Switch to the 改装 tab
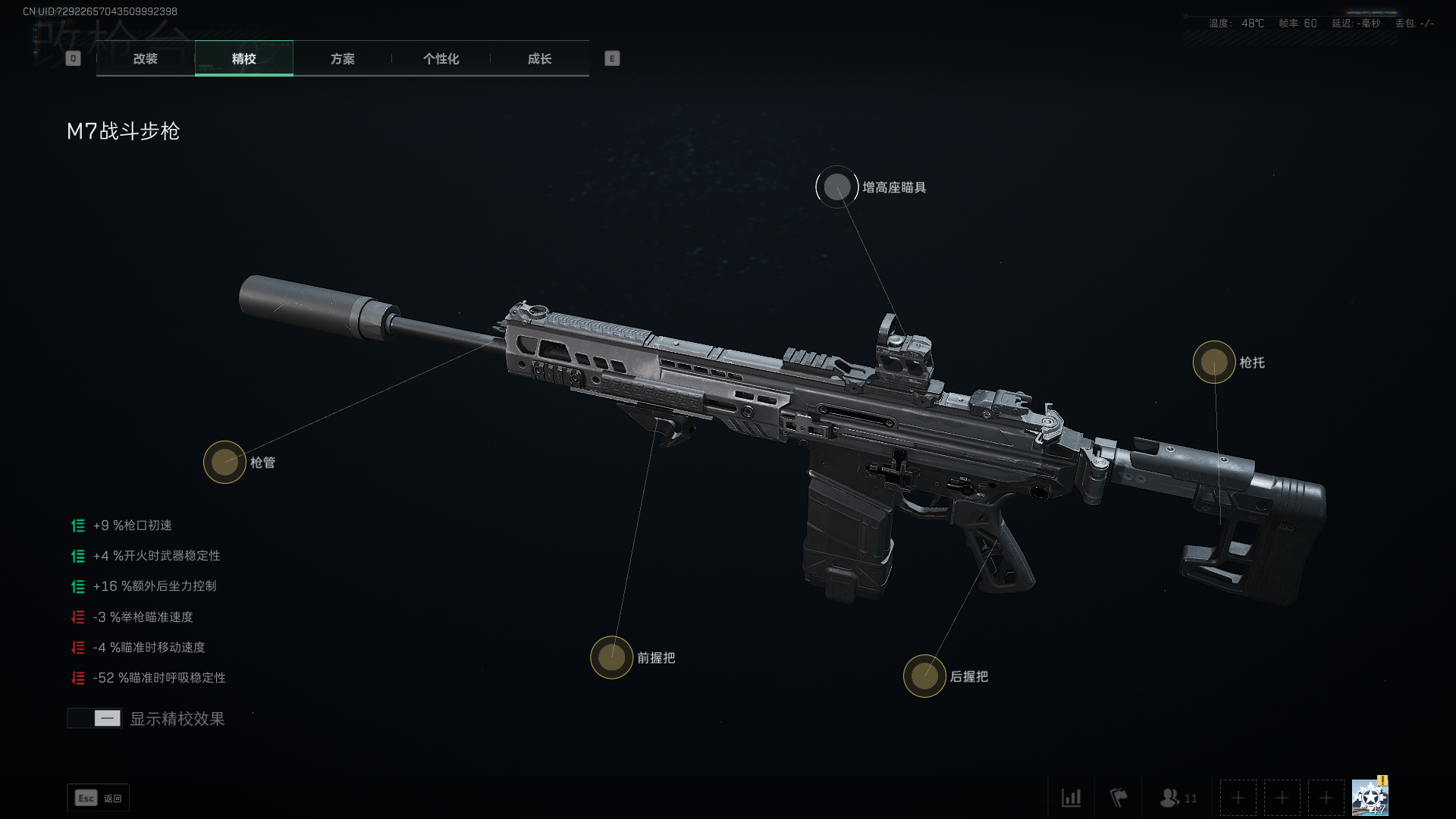 (x=145, y=58)
